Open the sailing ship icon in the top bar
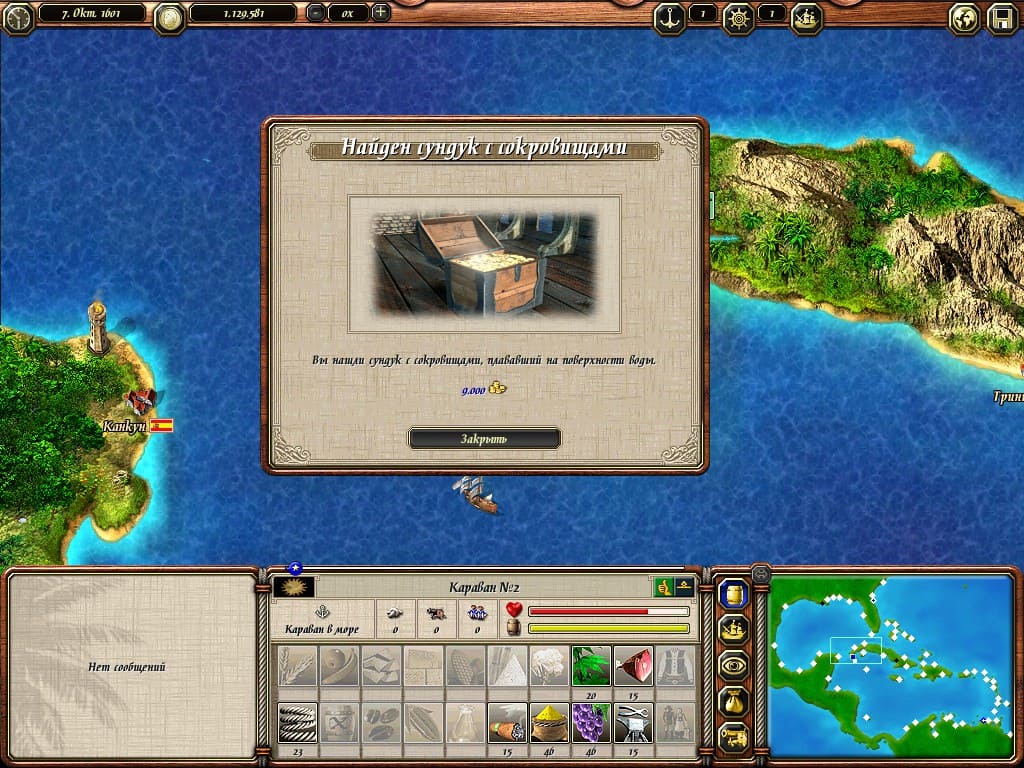The height and width of the screenshot is (768, 1024). coord(807,16)
